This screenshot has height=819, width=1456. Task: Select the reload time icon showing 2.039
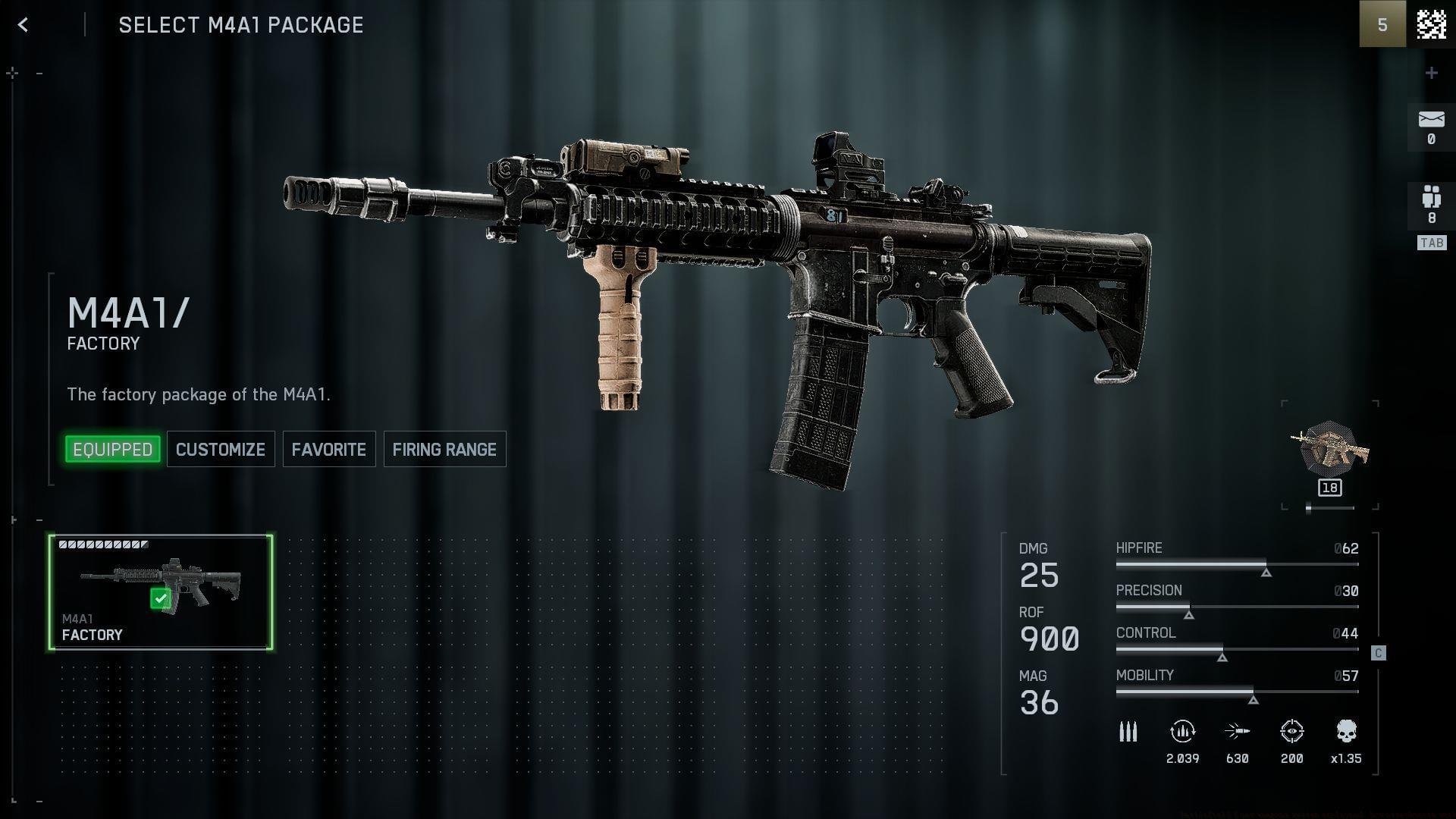tap(1182, 732)
